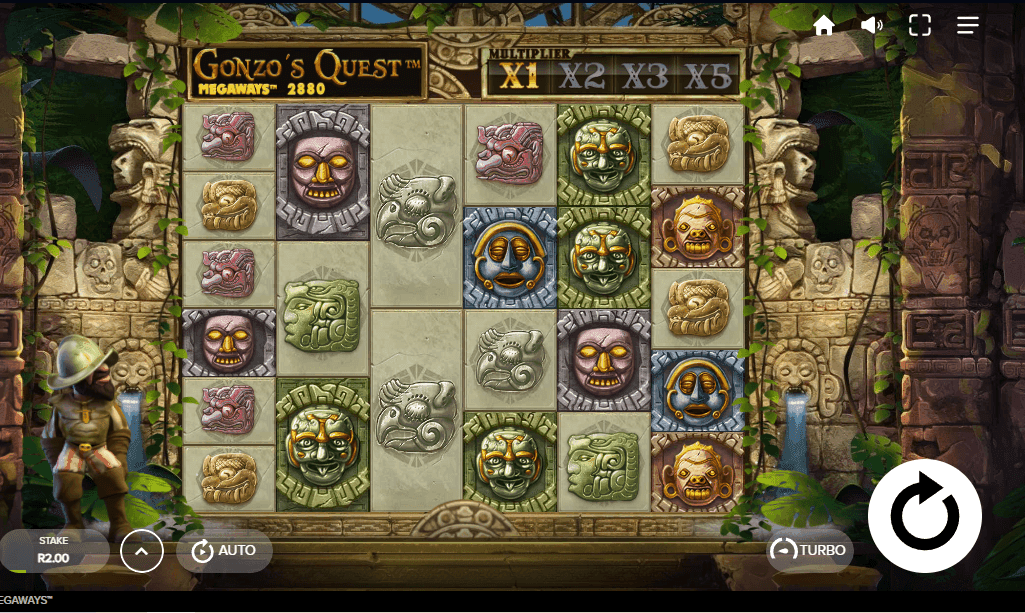Go to the home lobby icon
The height and width of the screenshot is (613, 1025).
824,26
